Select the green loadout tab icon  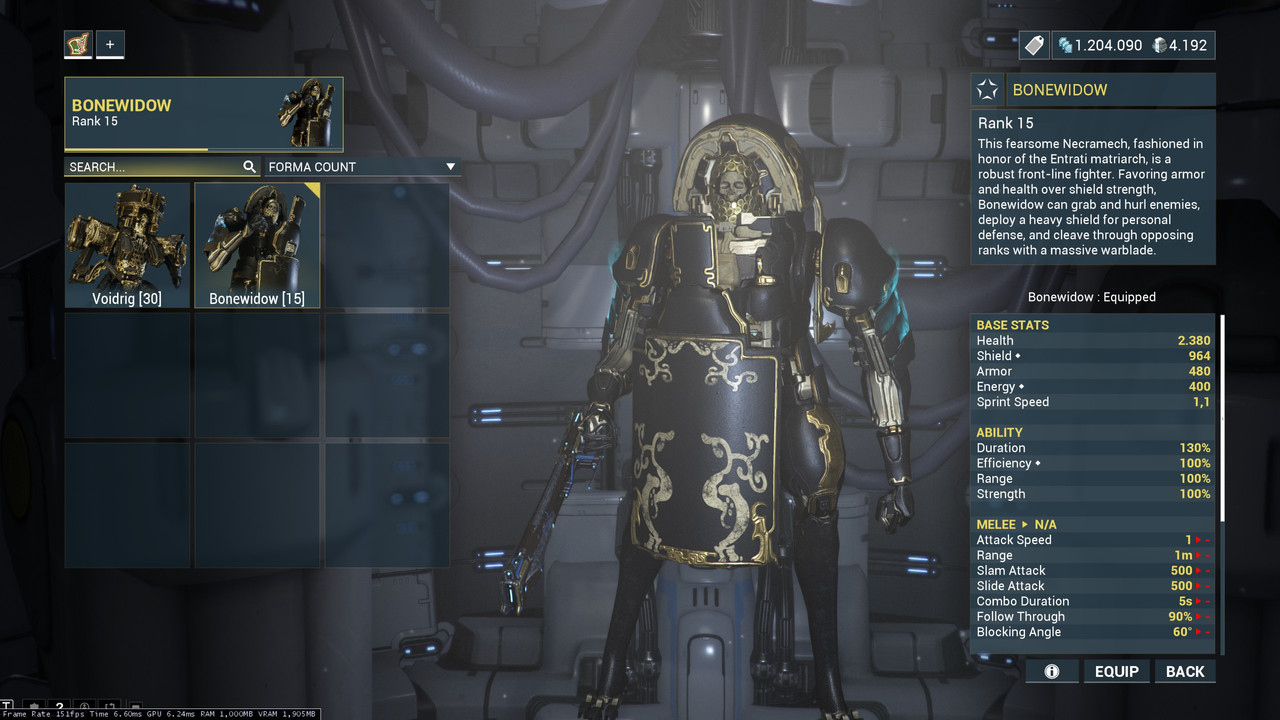pos(78,44)
